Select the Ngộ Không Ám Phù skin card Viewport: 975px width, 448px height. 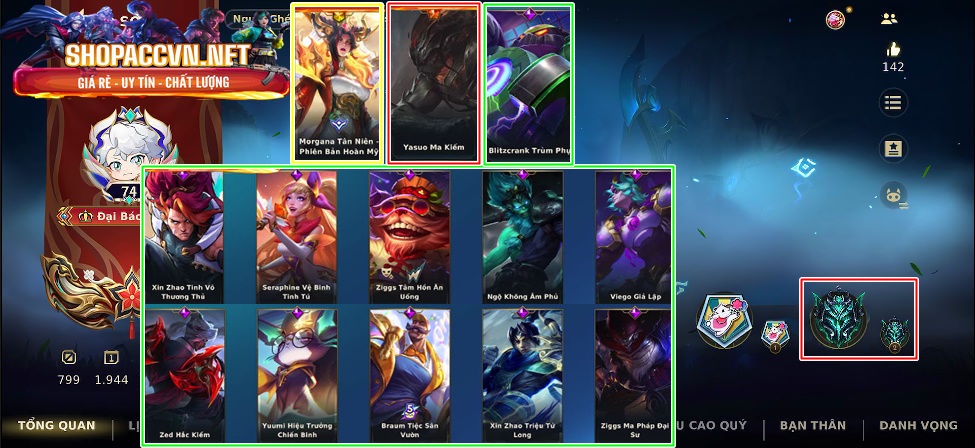(x=521, y=237)
